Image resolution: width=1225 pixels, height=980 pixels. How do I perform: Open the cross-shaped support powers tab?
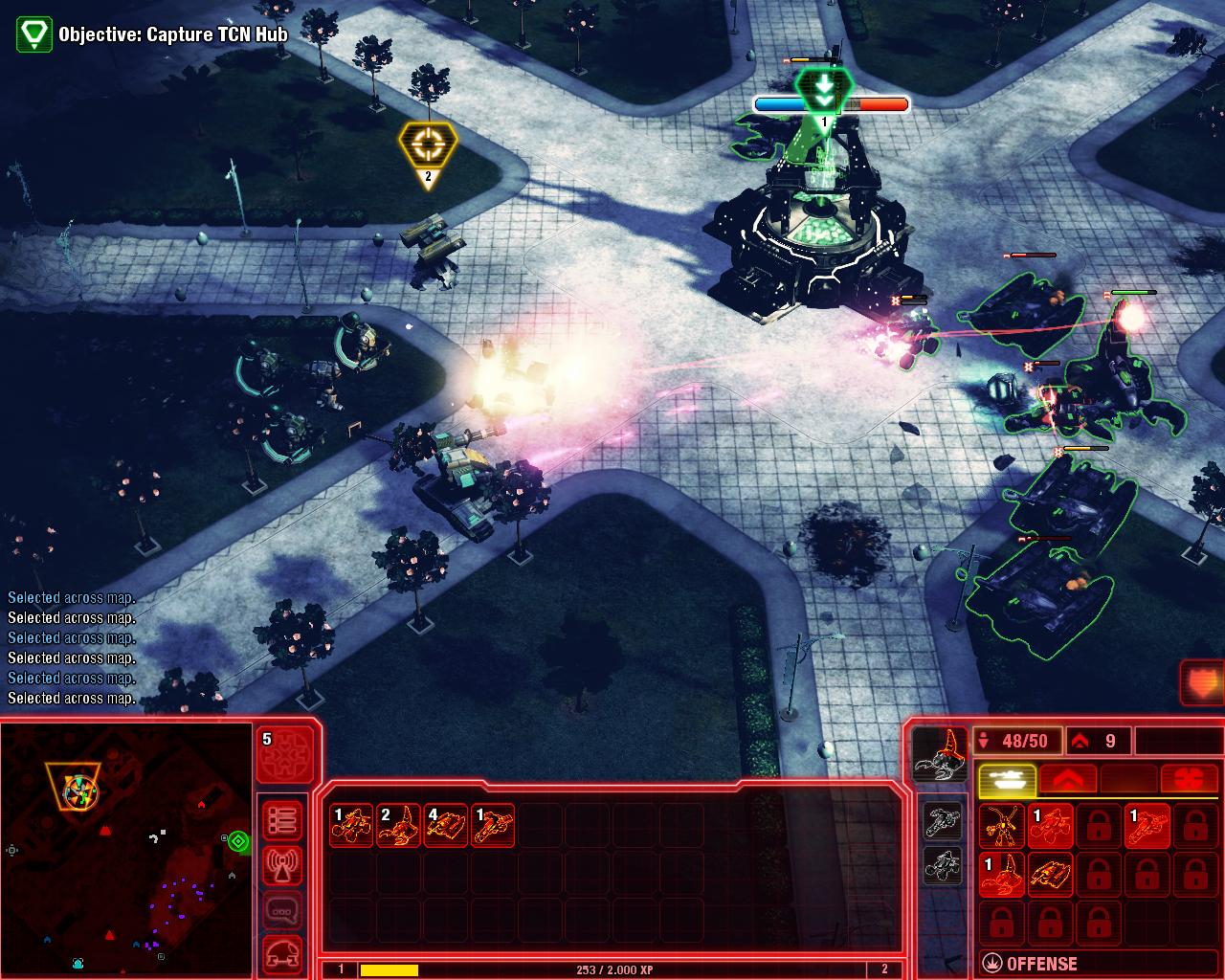[x=1190, y=780]
